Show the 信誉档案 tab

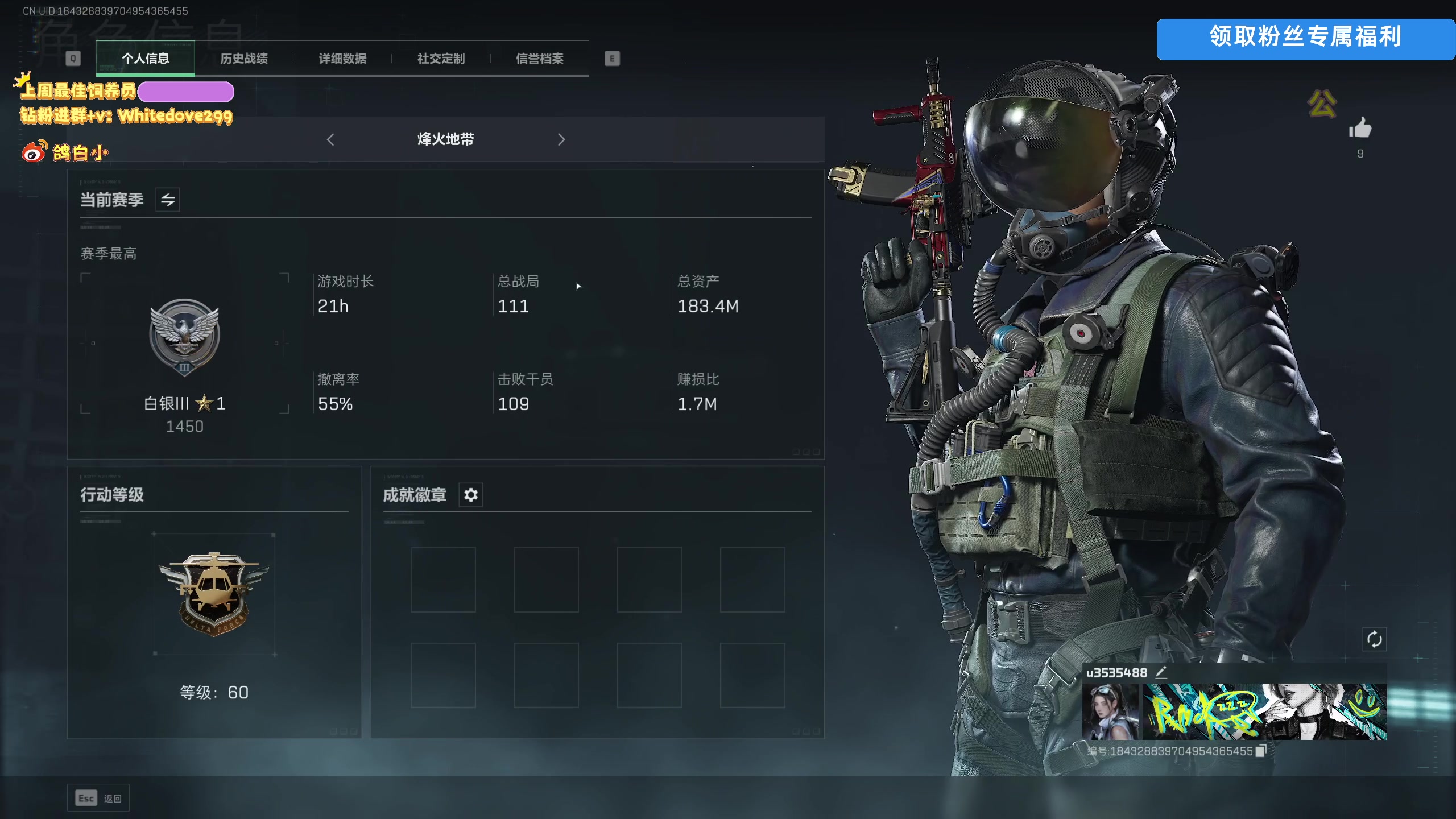click(x=540, y=59)
